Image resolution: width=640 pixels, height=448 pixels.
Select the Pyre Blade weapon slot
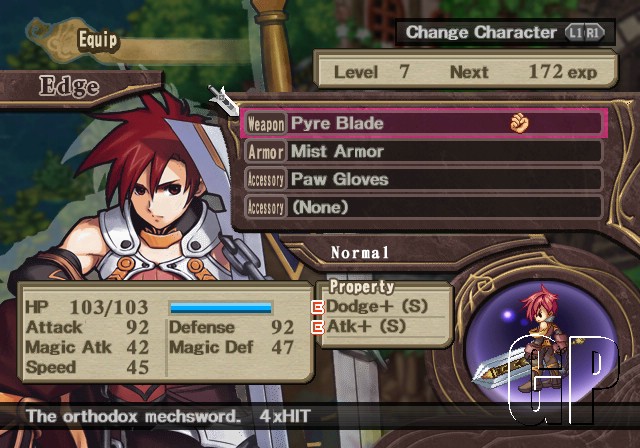(422, 123)
